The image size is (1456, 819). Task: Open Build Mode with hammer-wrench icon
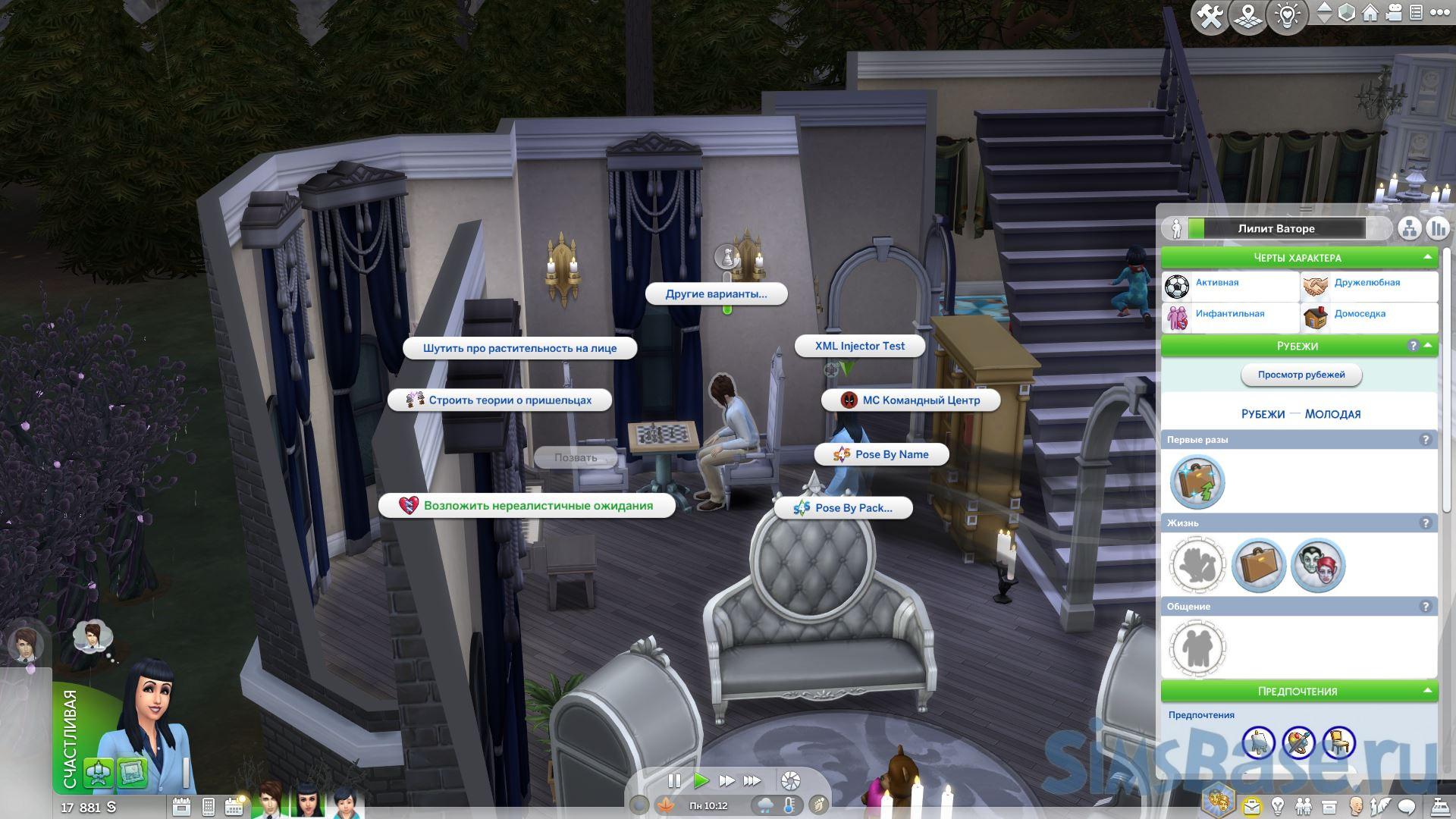(1209, 16)
